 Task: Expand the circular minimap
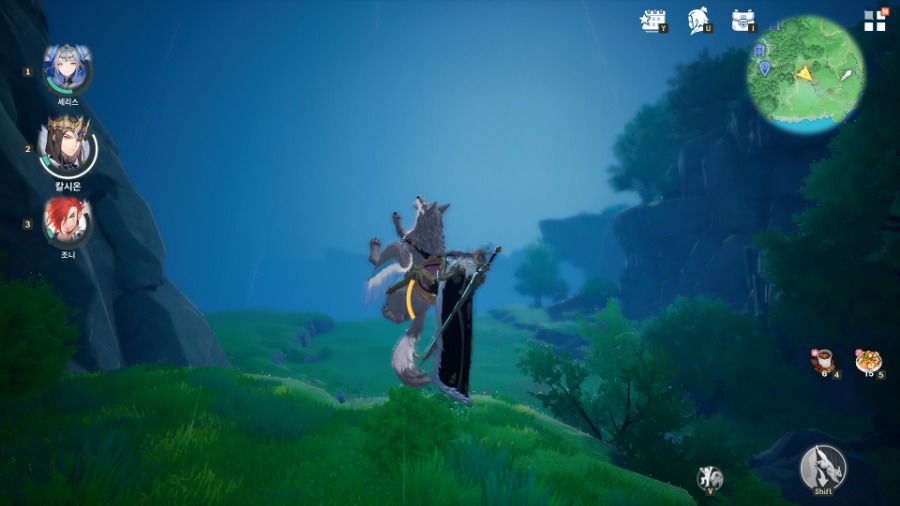pos(806,74)
